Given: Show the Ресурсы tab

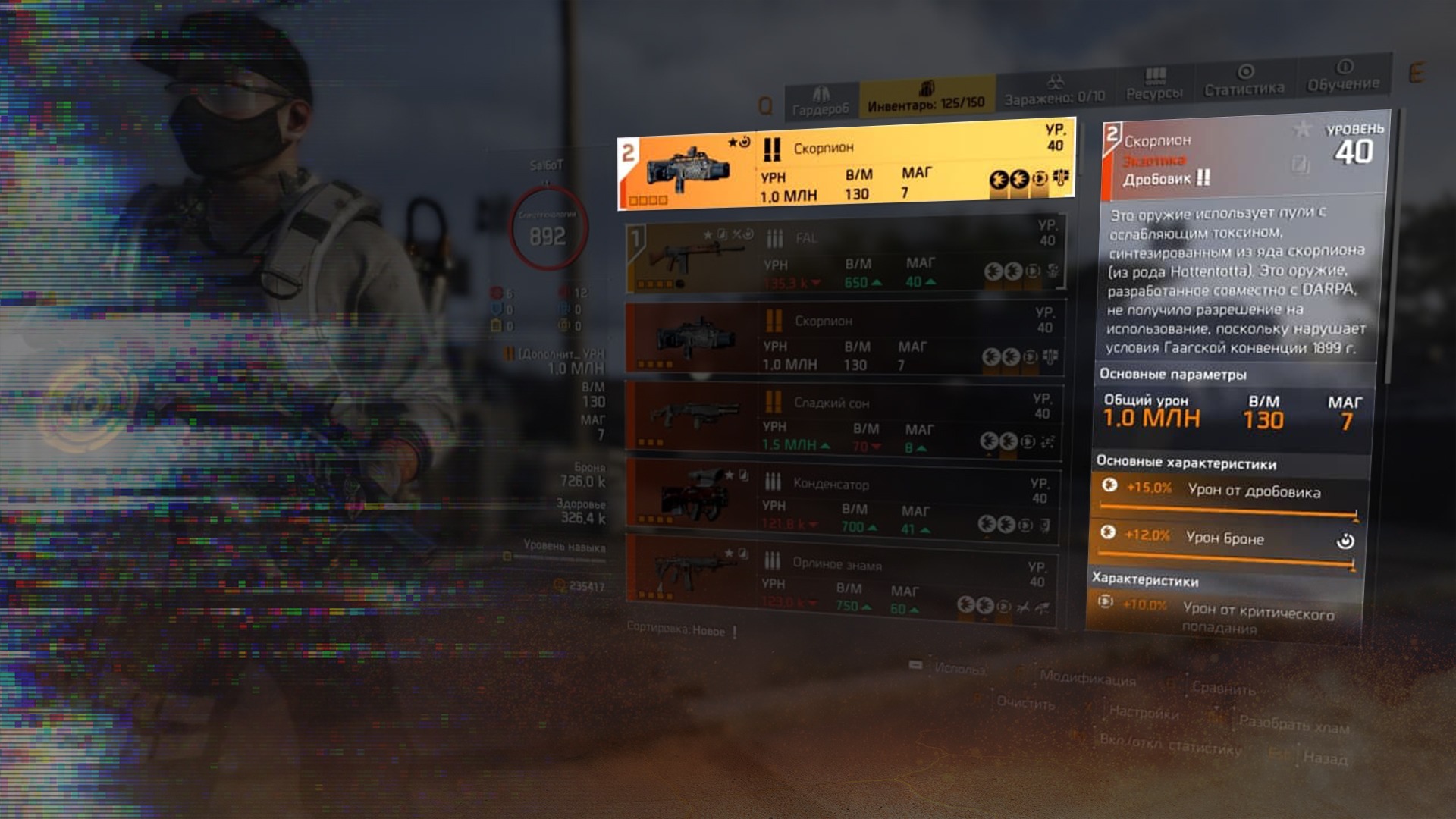Looking at the screenshot, I should pos(1154,85).
